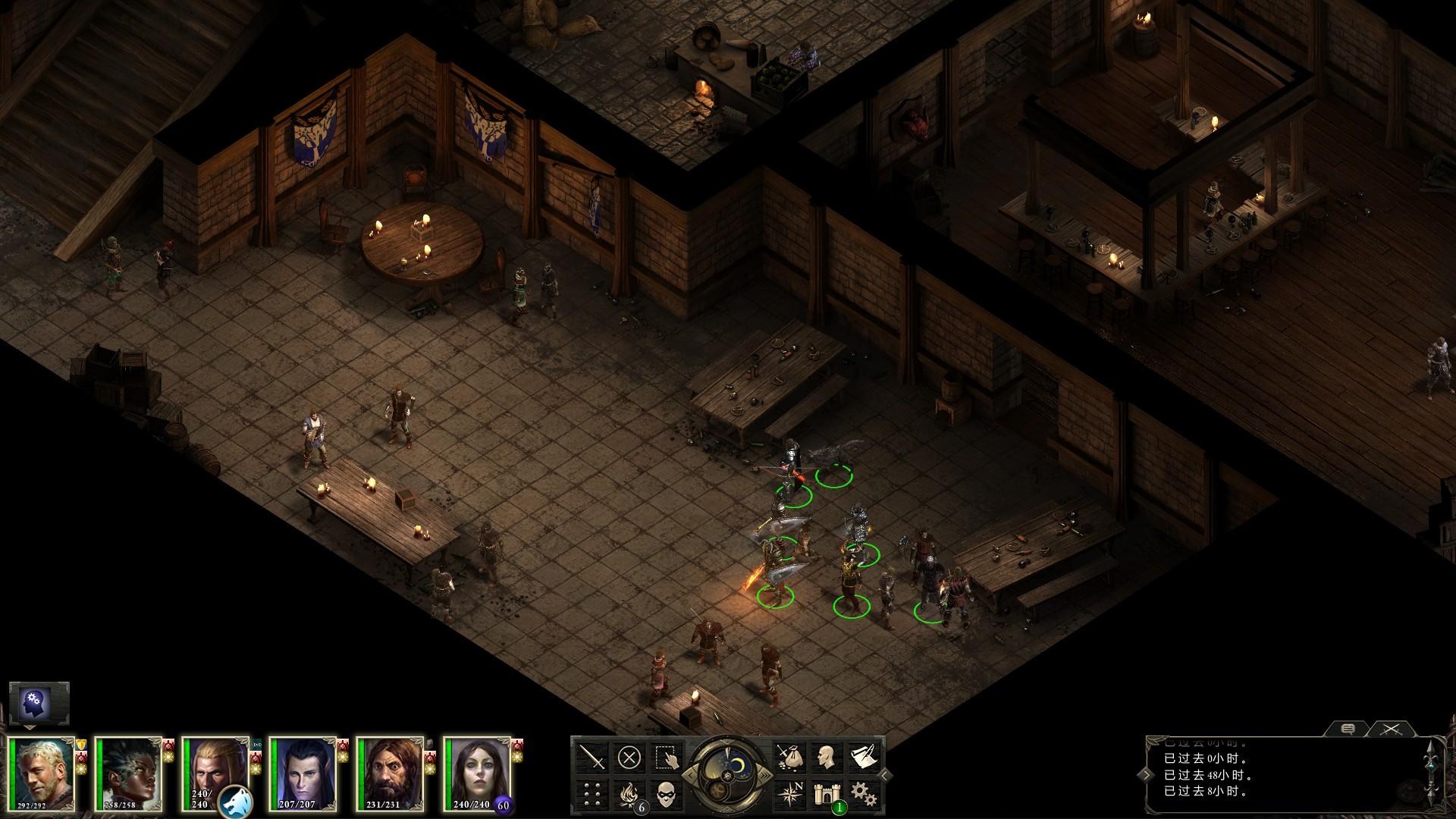Rest using the campfire button
1456x819 pixels.
(x=629, y=794)
